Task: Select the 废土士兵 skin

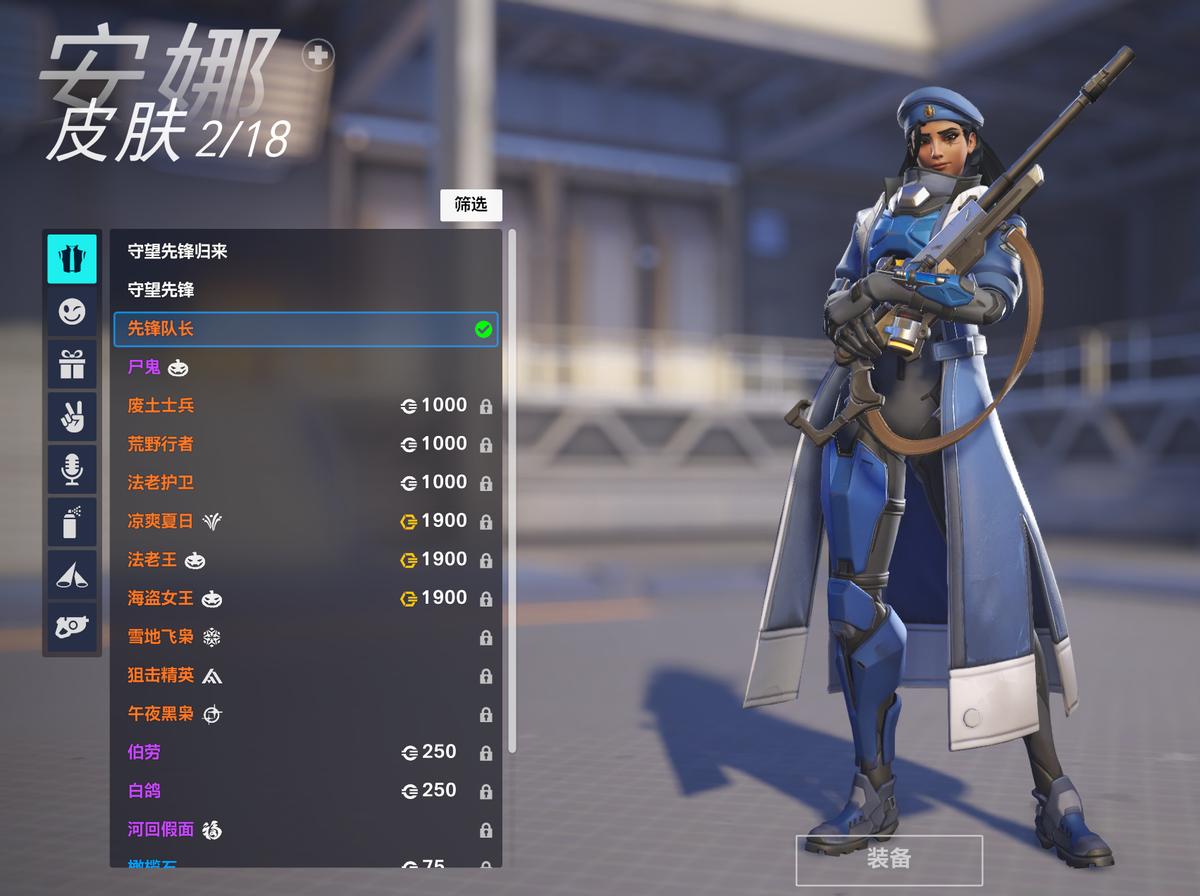Action: point(161,406)
